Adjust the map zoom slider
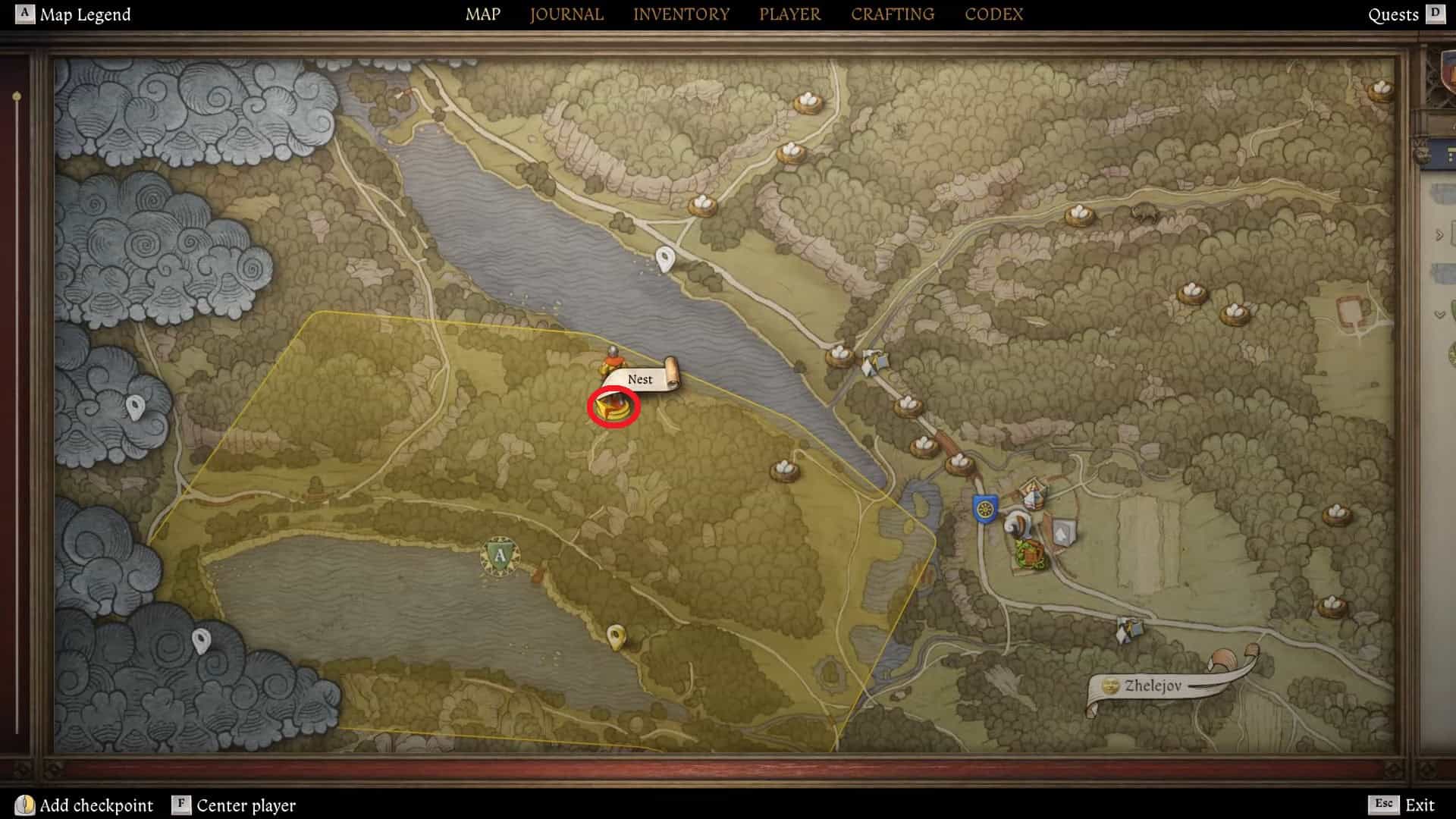Viewport: 1456px width, 819px height. pos(17,97)
